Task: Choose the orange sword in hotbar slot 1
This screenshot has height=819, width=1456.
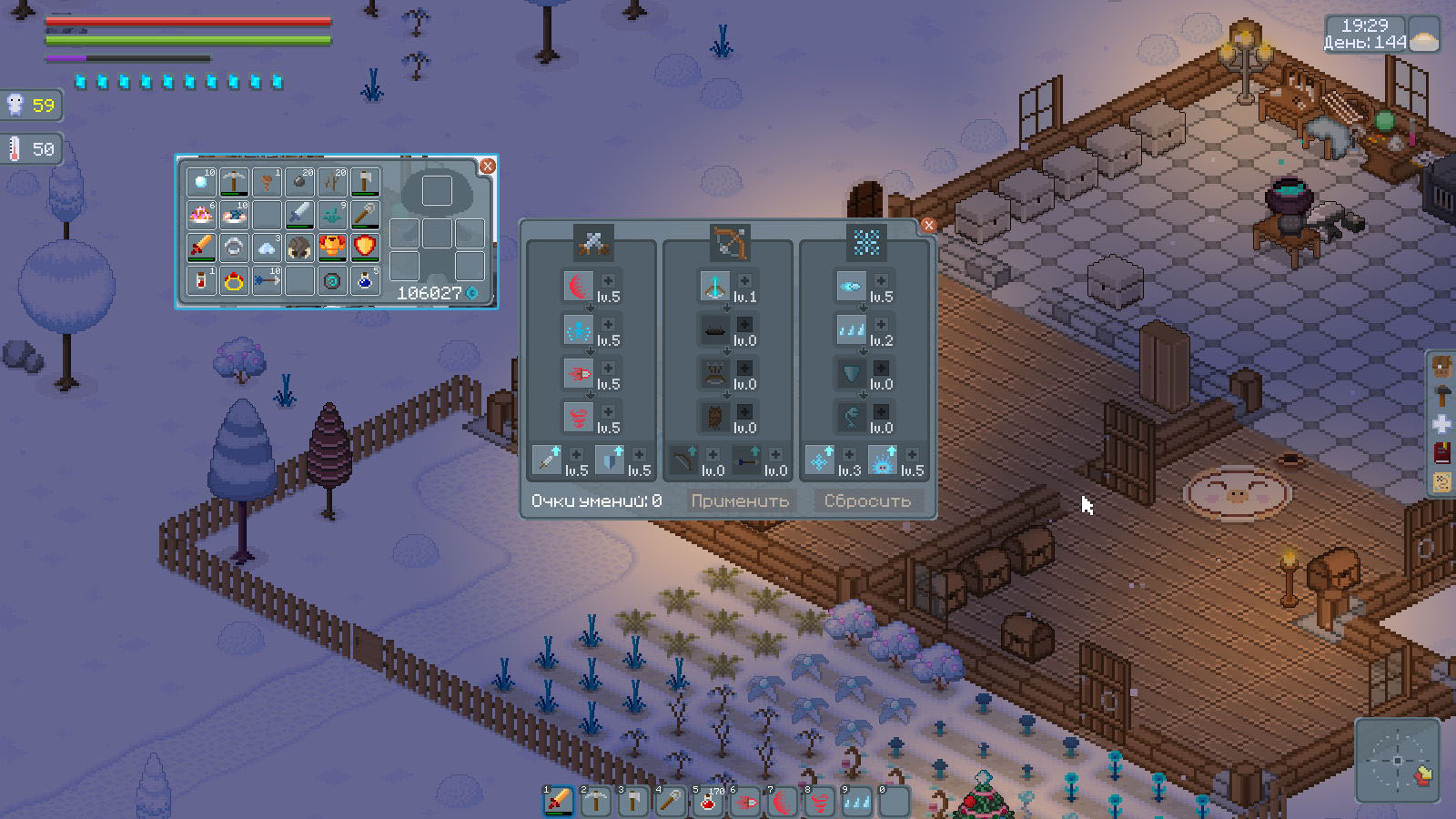Action: (558, 801)
